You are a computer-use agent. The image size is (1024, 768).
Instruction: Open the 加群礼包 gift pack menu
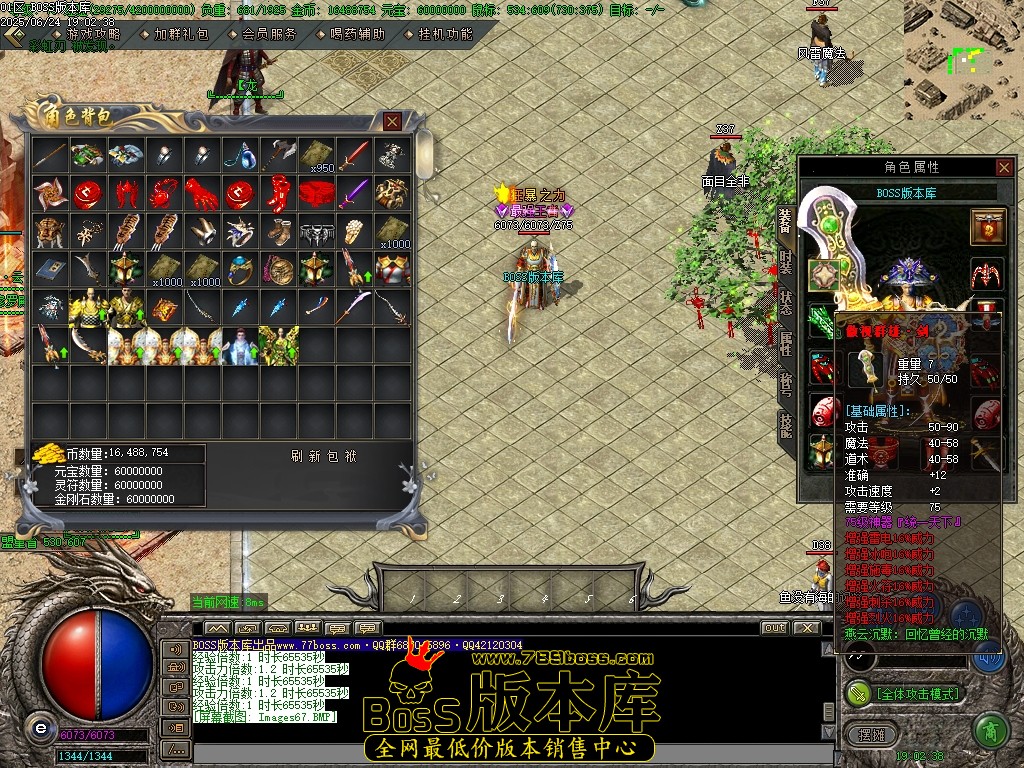click(x=181, y=33)
